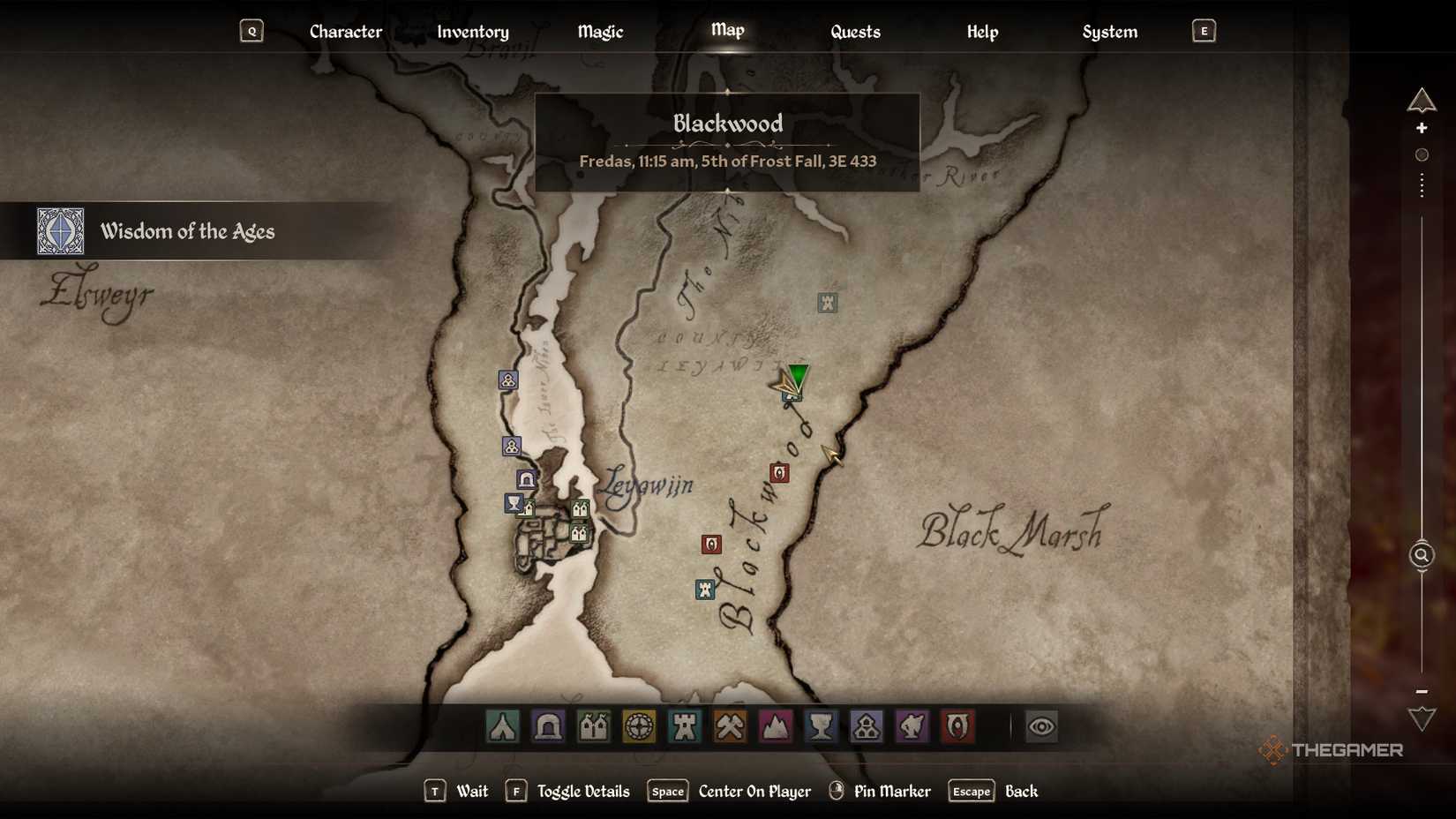This screenshot has height=819, width=1456.
Task: Toggle the eye icon to show all markers
Action: click(1041, 726)
